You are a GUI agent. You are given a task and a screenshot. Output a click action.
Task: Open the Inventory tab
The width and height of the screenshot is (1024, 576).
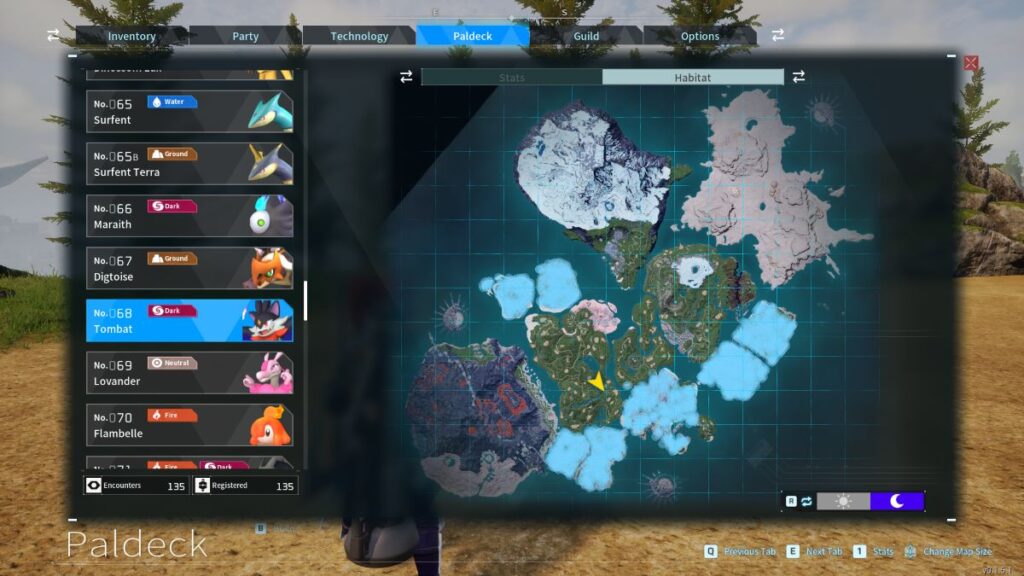coord(132,36)
